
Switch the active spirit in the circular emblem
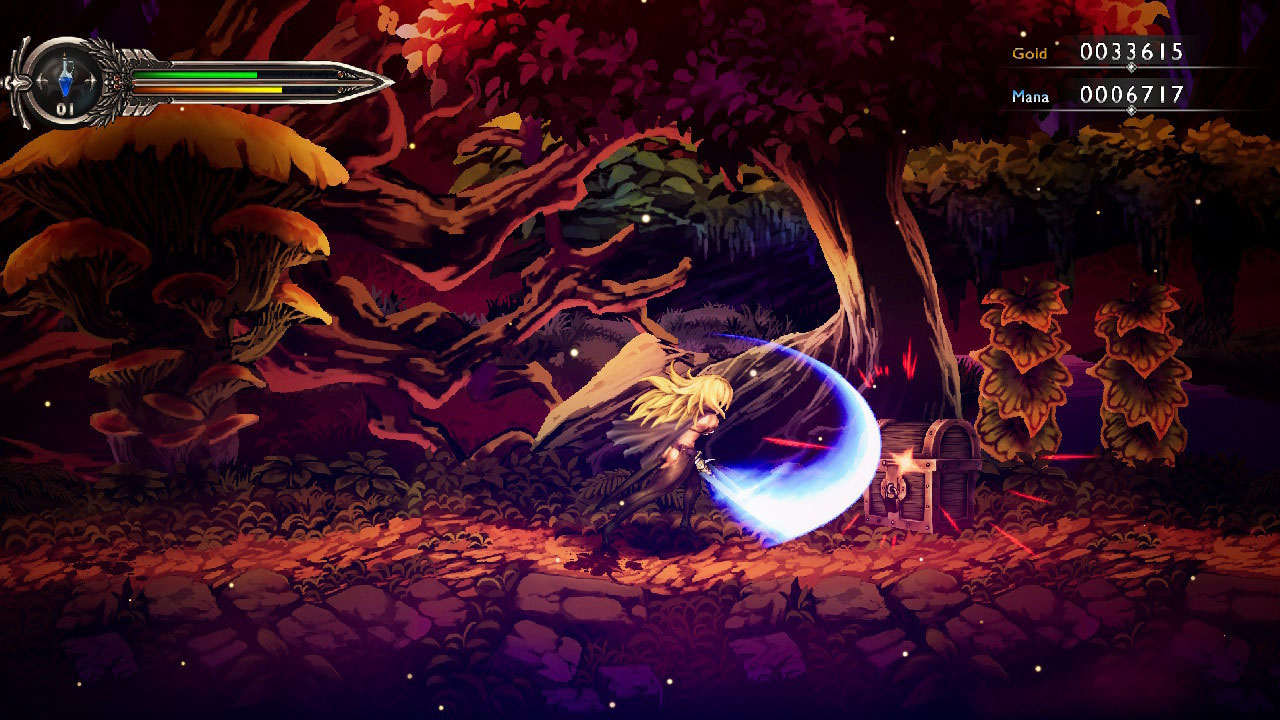64,78
